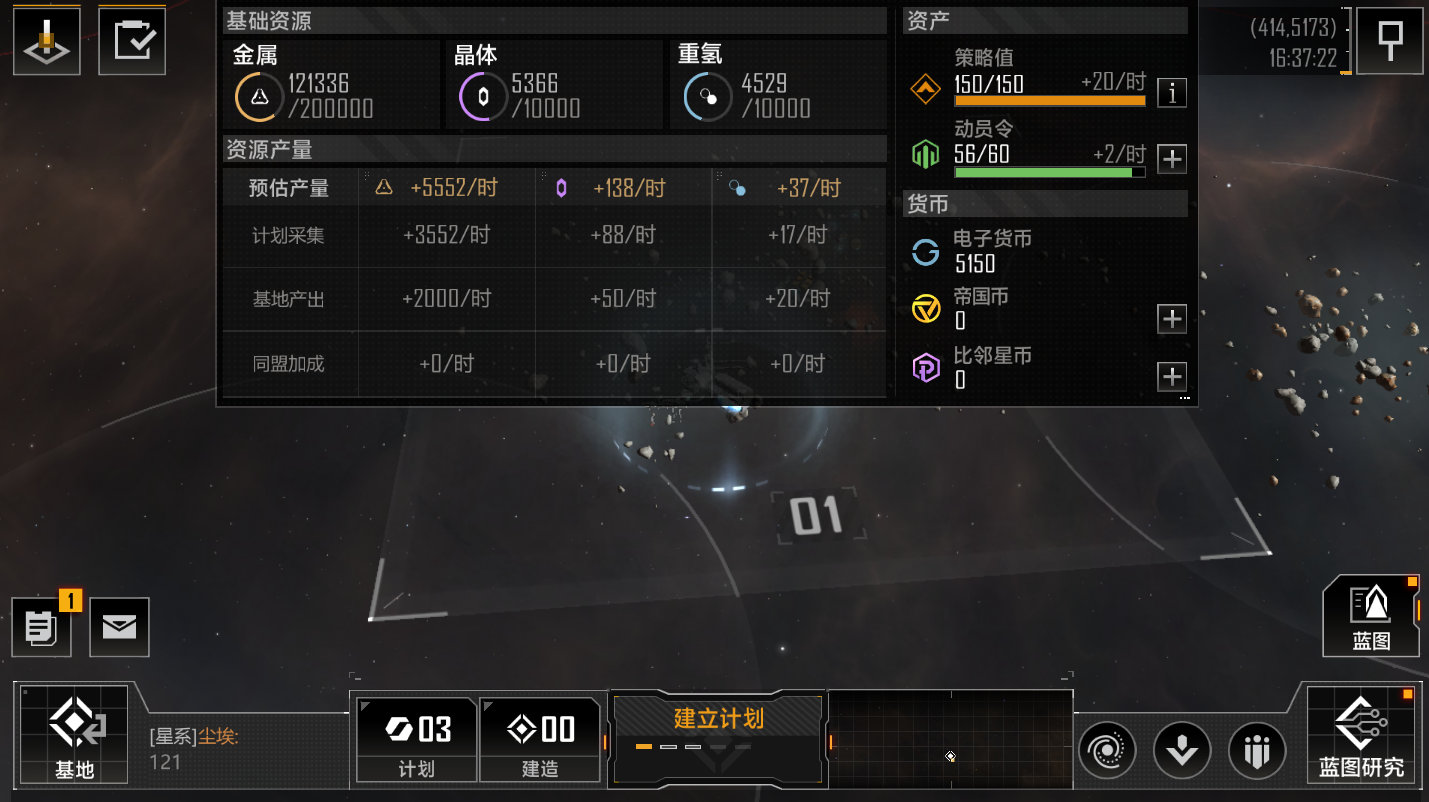1429x802 pixels.
Task: Click the download-to-layer icon at top left
Action: coord(46,41)
